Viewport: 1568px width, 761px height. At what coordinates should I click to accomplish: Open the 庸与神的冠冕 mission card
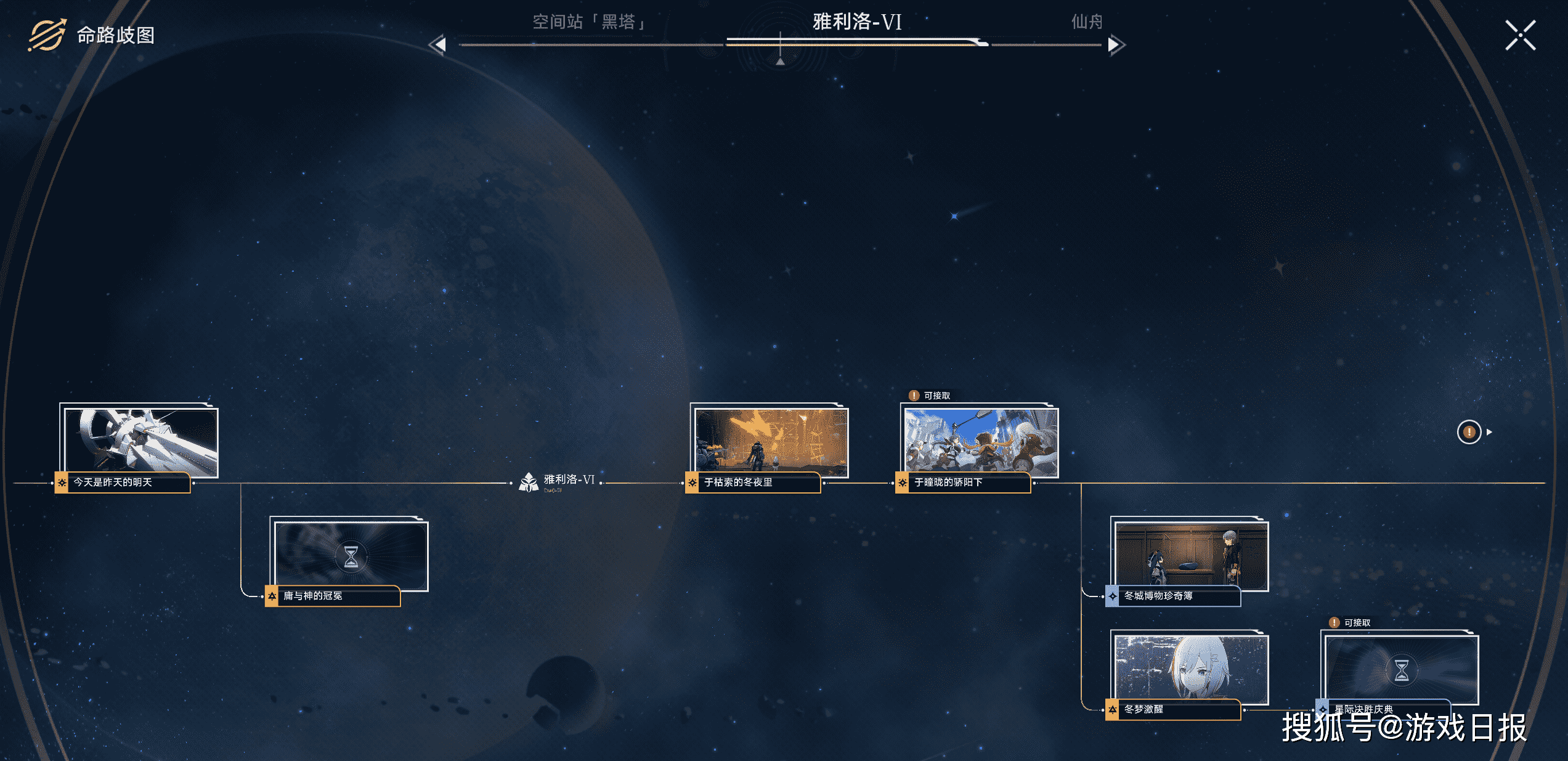tap(349, 556)
